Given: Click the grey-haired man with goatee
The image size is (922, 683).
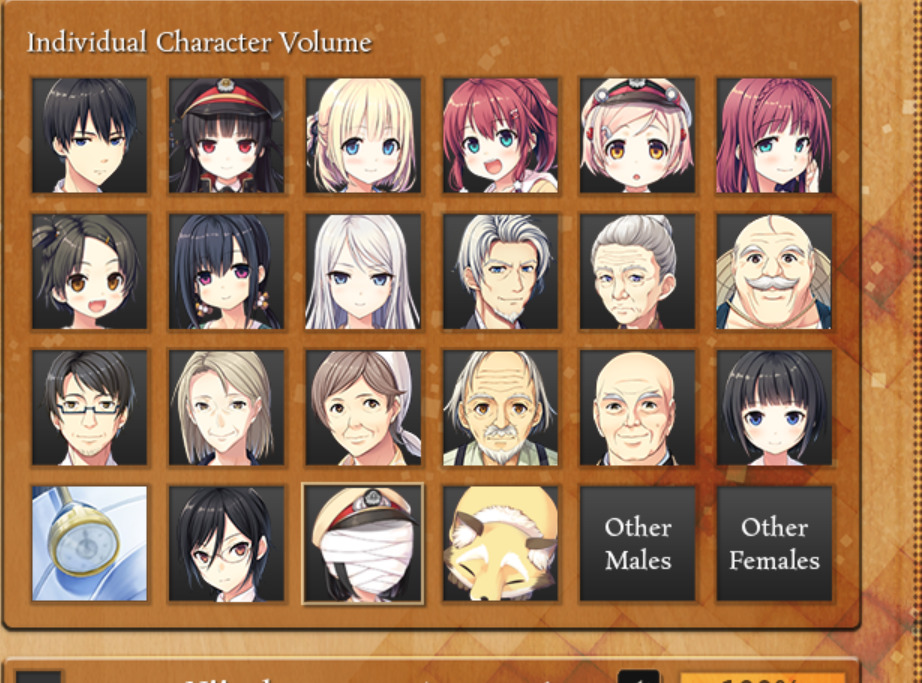Looking at the screenshot, I should 500,272.
